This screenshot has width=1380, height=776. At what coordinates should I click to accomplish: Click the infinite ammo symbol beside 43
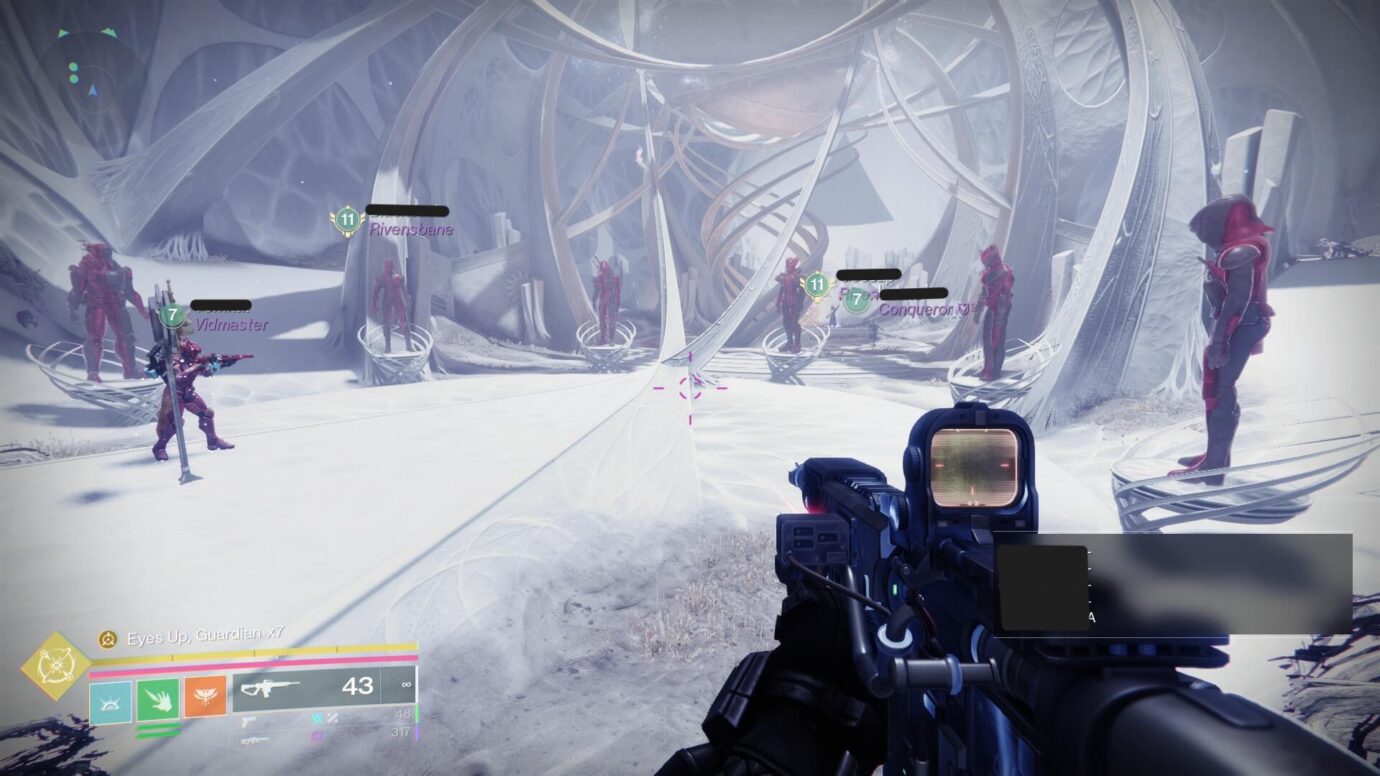click(x=408, y=685)
